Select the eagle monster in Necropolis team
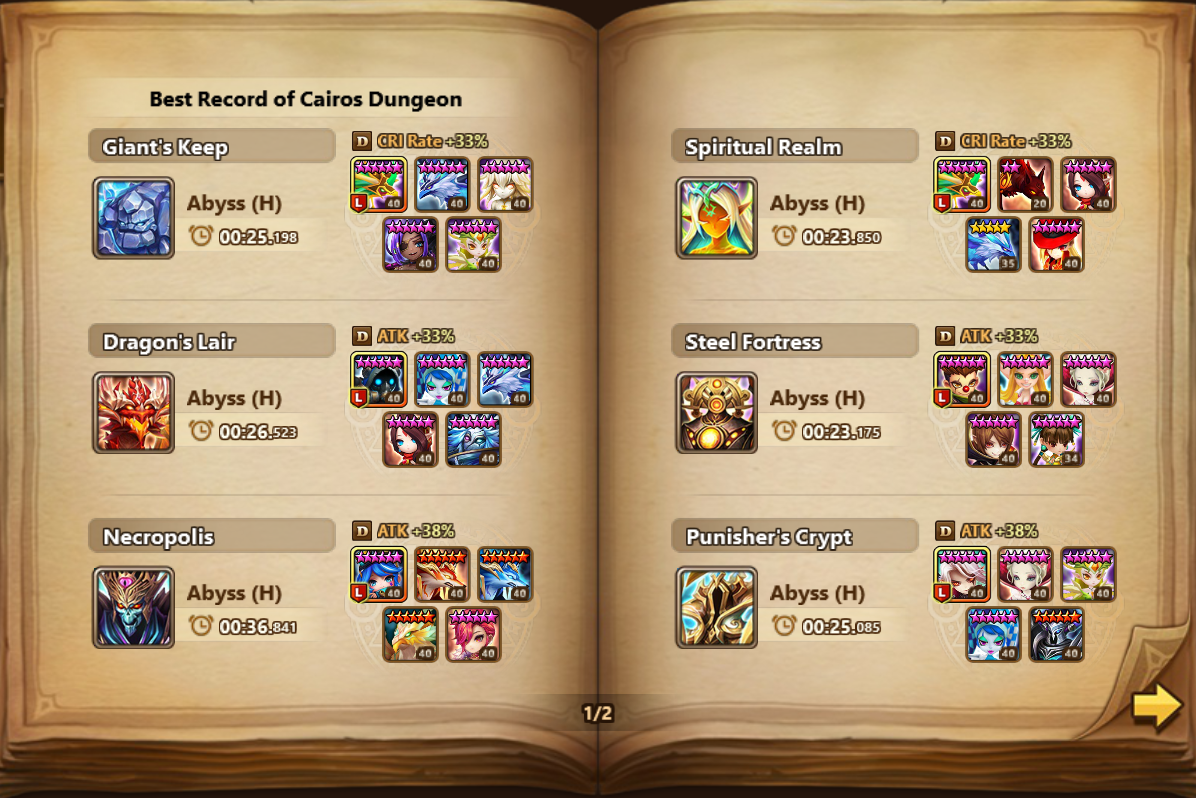1196x798 pixels. click(410, 635)
